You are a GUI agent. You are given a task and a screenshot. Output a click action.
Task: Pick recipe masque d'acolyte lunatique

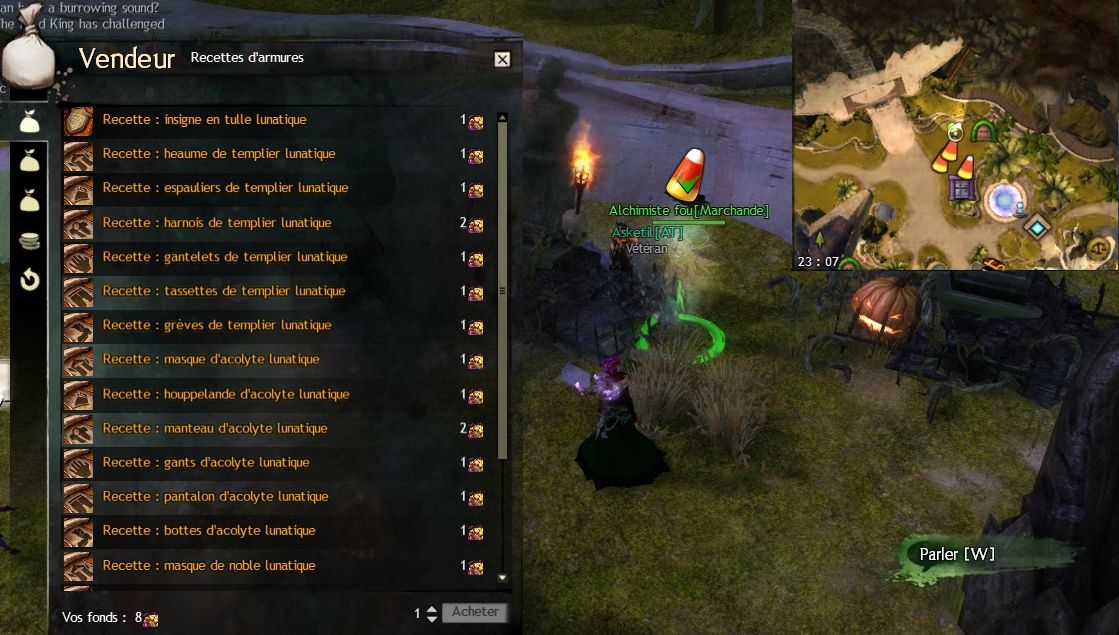(x=211, y=359)
